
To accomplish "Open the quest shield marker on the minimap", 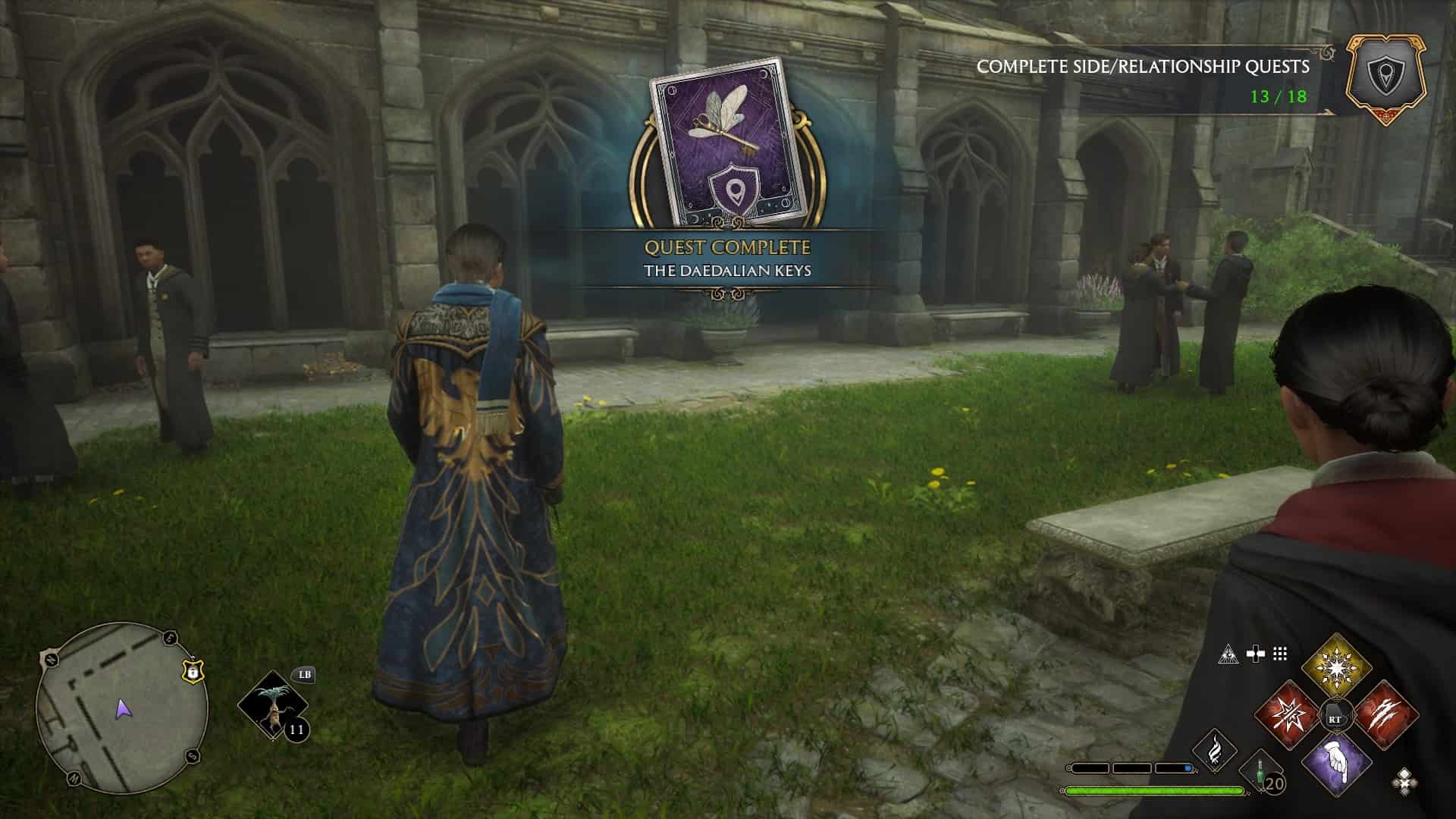I will click(x=191, y=671).
